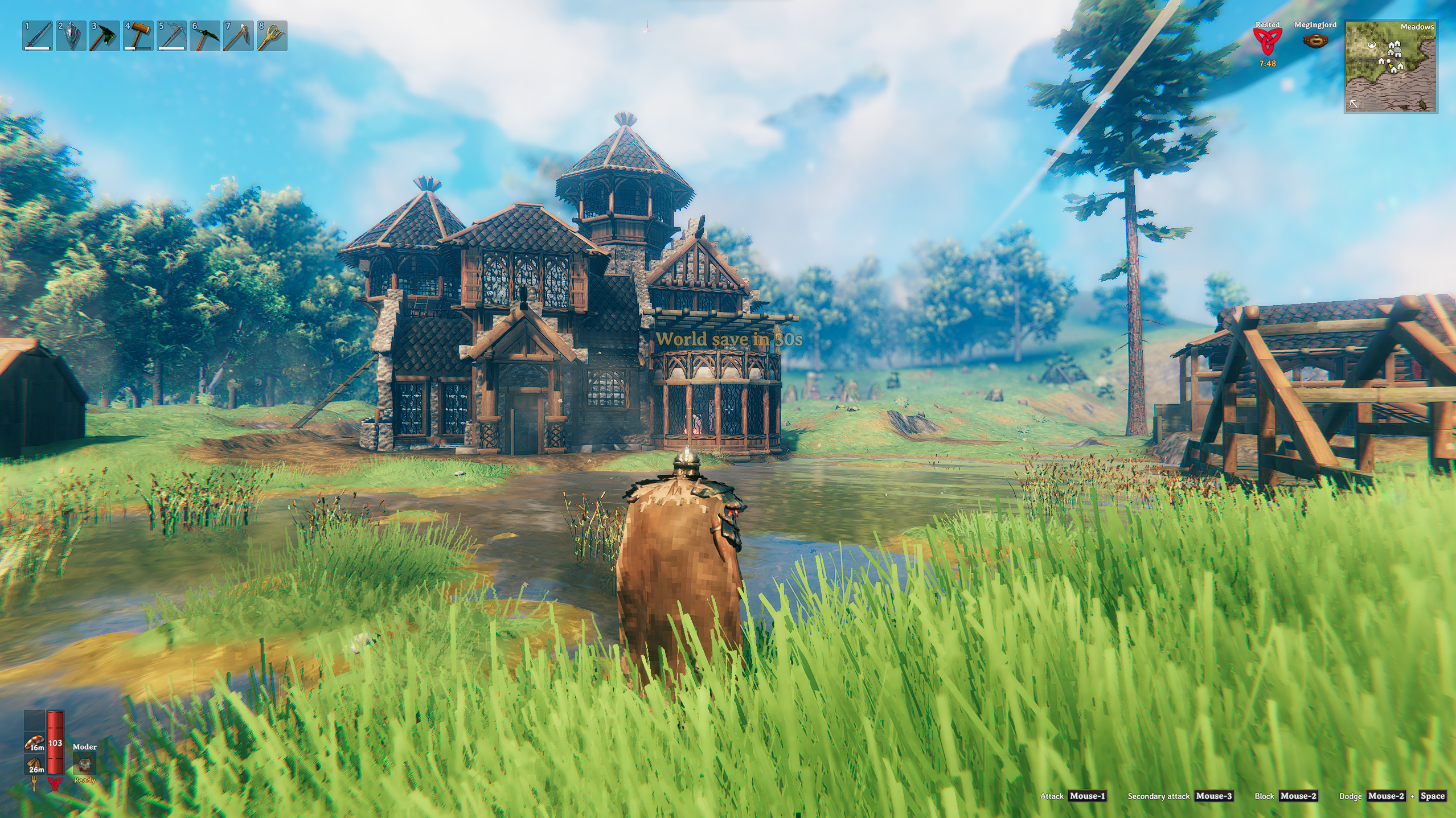Click the horned helmet marker on minimap
Viewport: 1456px width, 818px height.
[x=1371, y=46]
